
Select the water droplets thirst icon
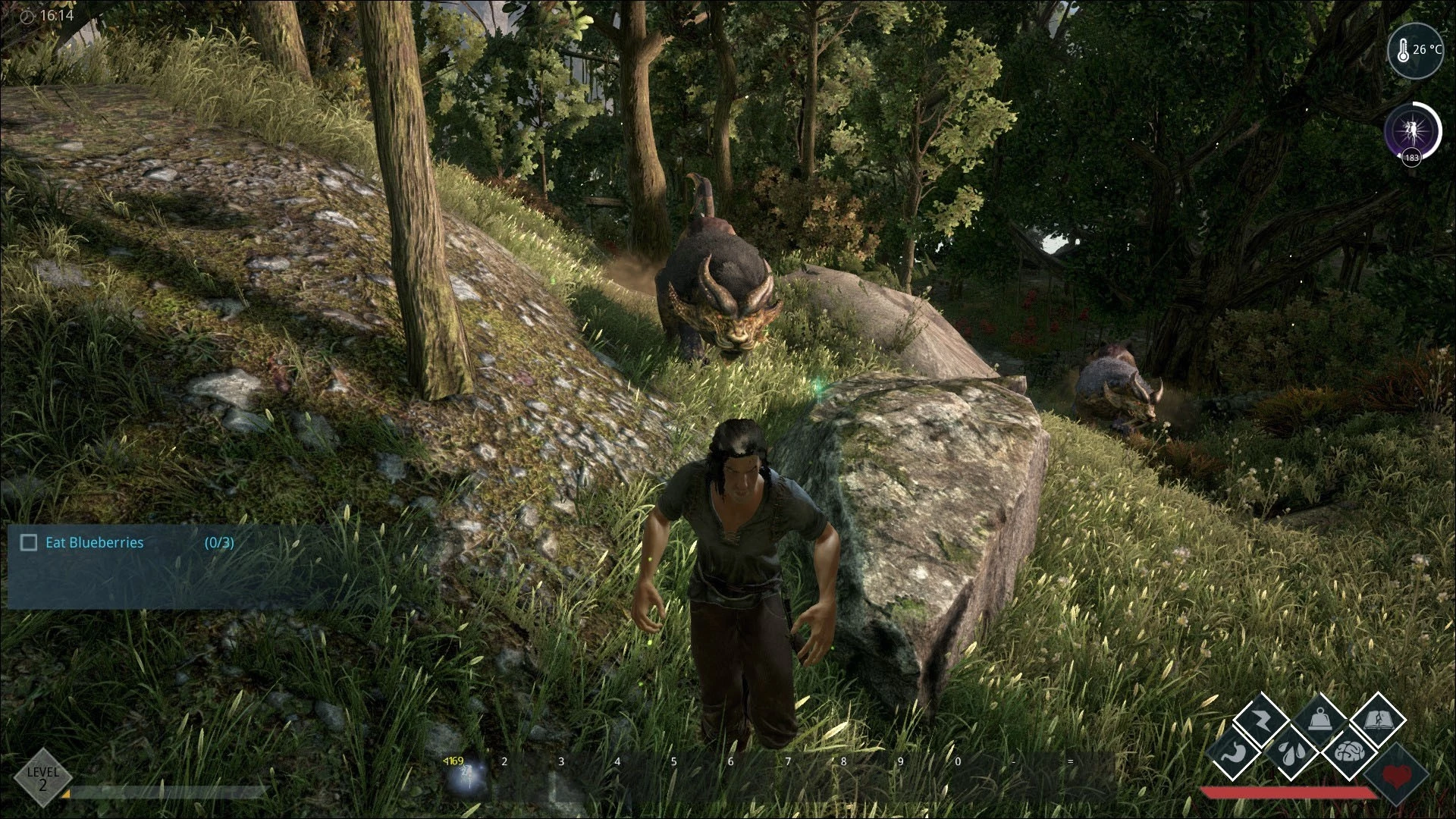click(1289, 752)
